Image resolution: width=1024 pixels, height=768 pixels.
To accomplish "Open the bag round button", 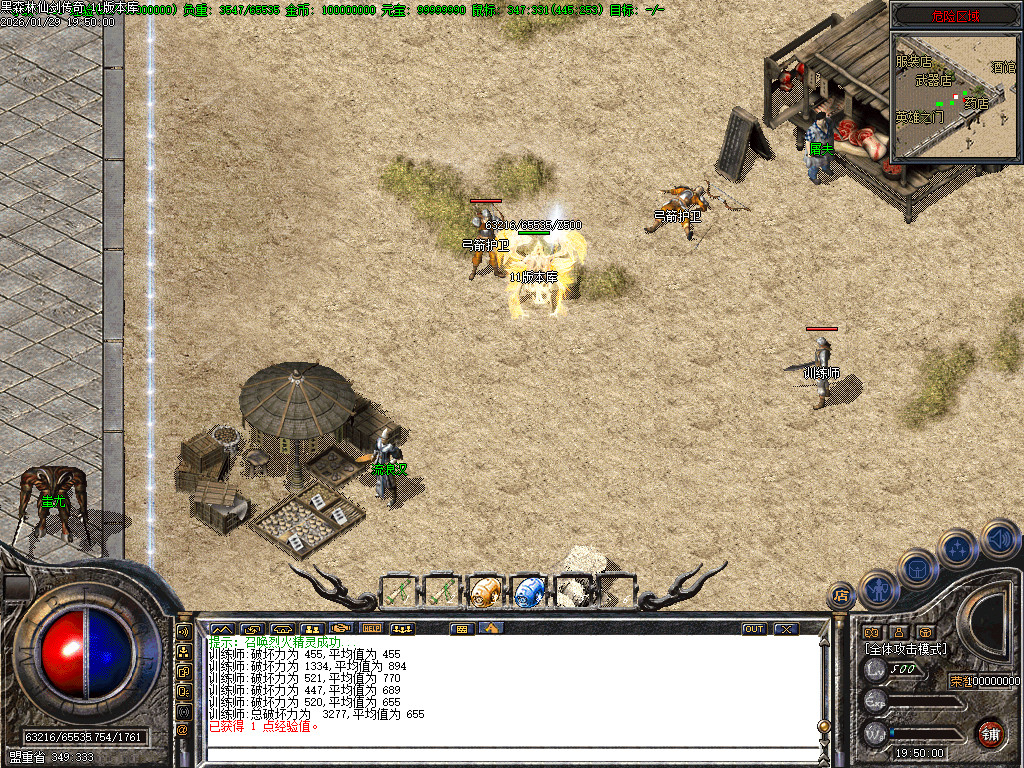I will coord(917,569).
